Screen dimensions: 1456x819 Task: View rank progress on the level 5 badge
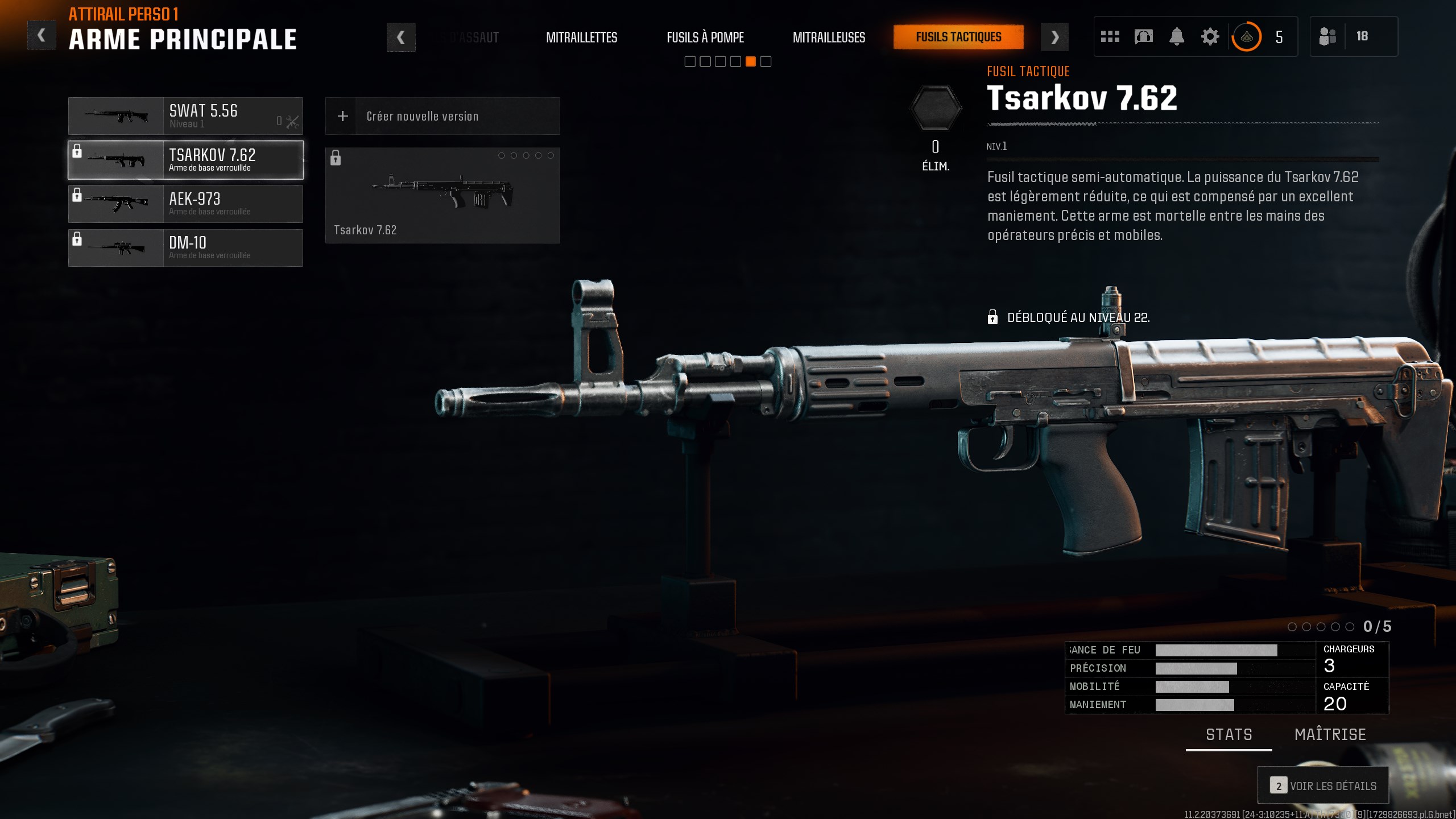pos(1246,36)
